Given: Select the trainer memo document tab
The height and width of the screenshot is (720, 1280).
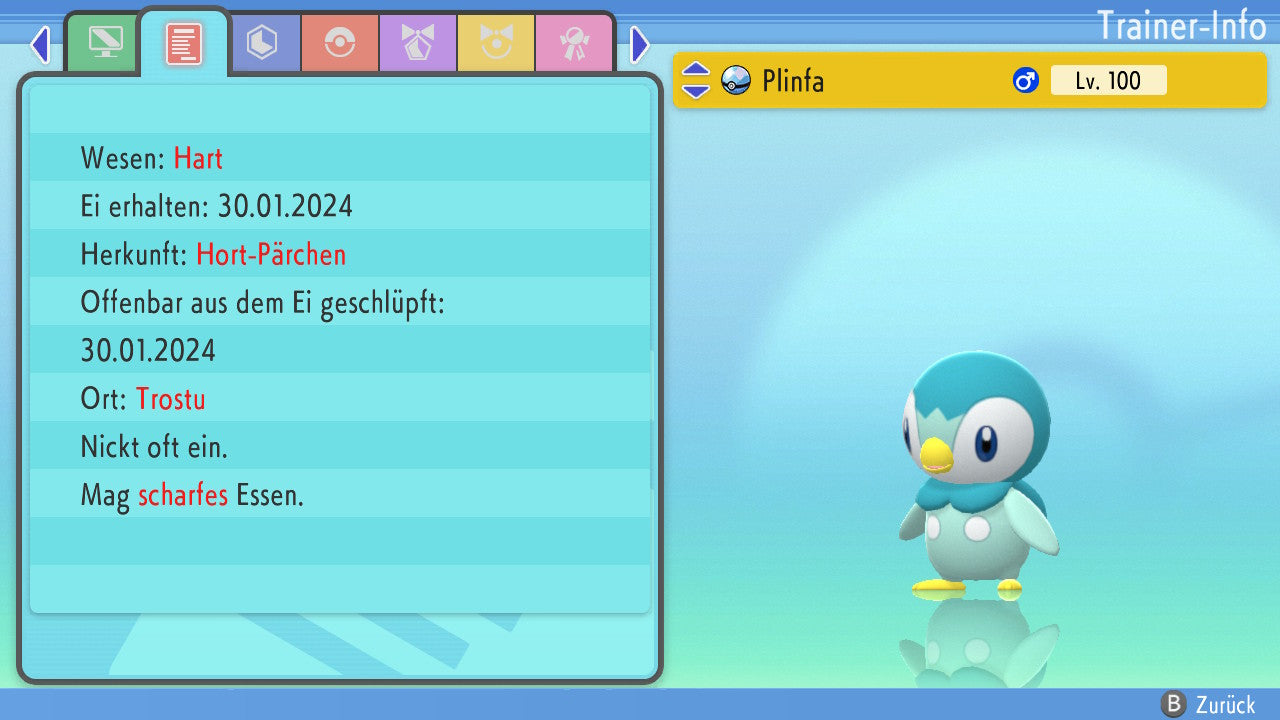Looking at the screenshot, I should [184, 44].
